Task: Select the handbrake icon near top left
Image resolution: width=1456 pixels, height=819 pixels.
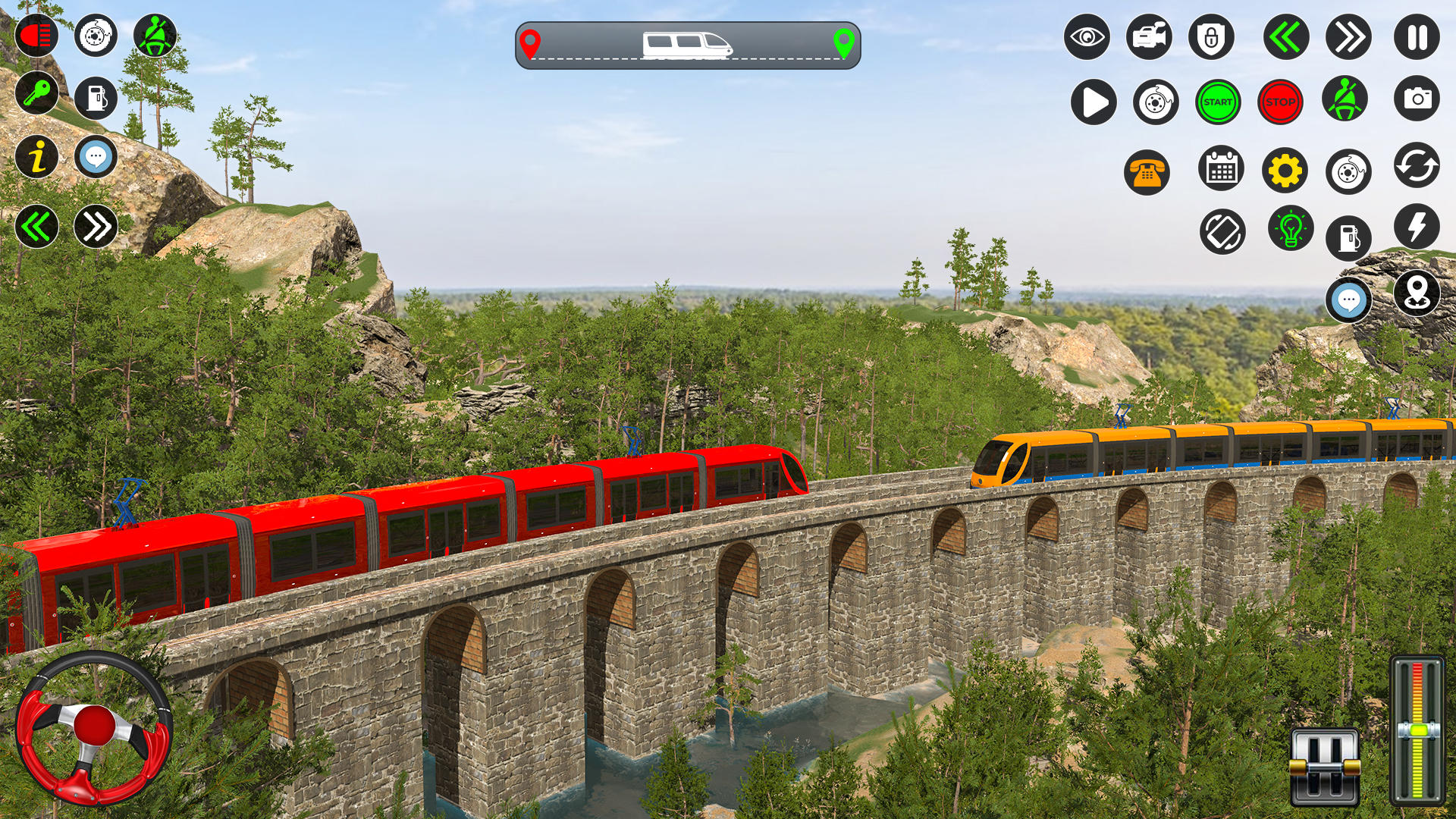Action: click(95, 34)
